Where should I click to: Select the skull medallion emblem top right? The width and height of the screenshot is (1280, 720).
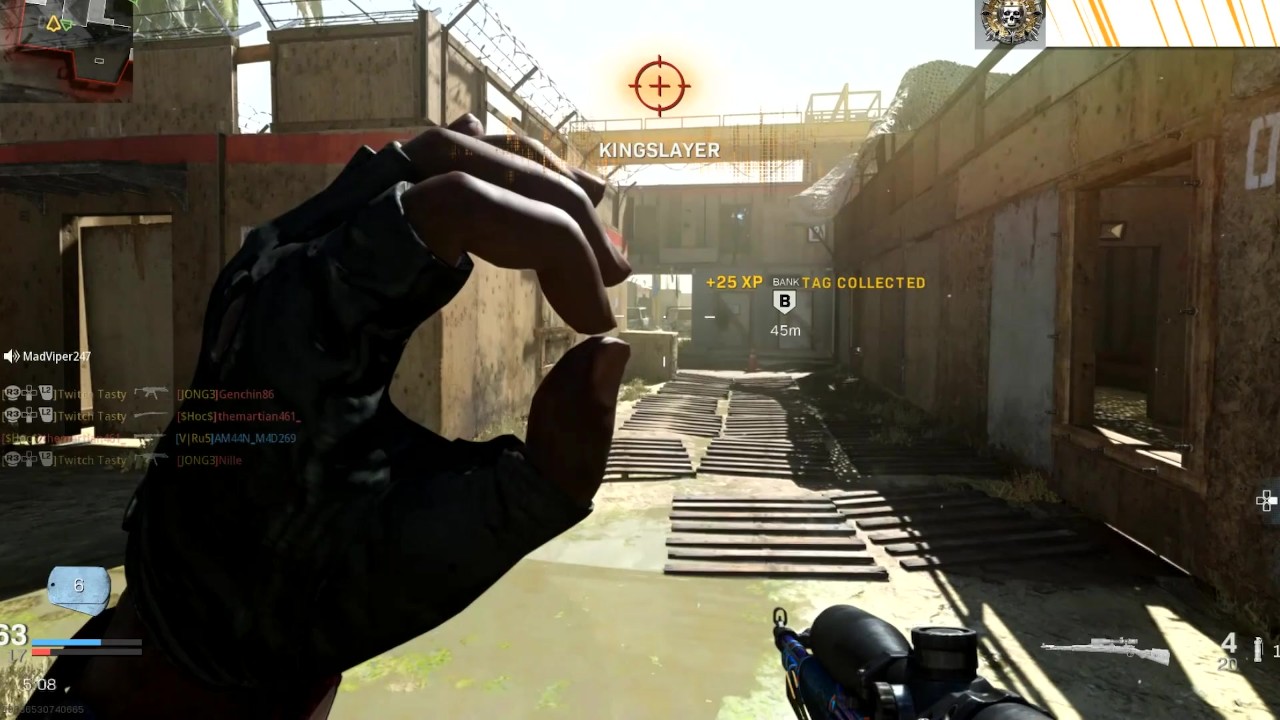pyautogui.click(x=1010, y=22)
